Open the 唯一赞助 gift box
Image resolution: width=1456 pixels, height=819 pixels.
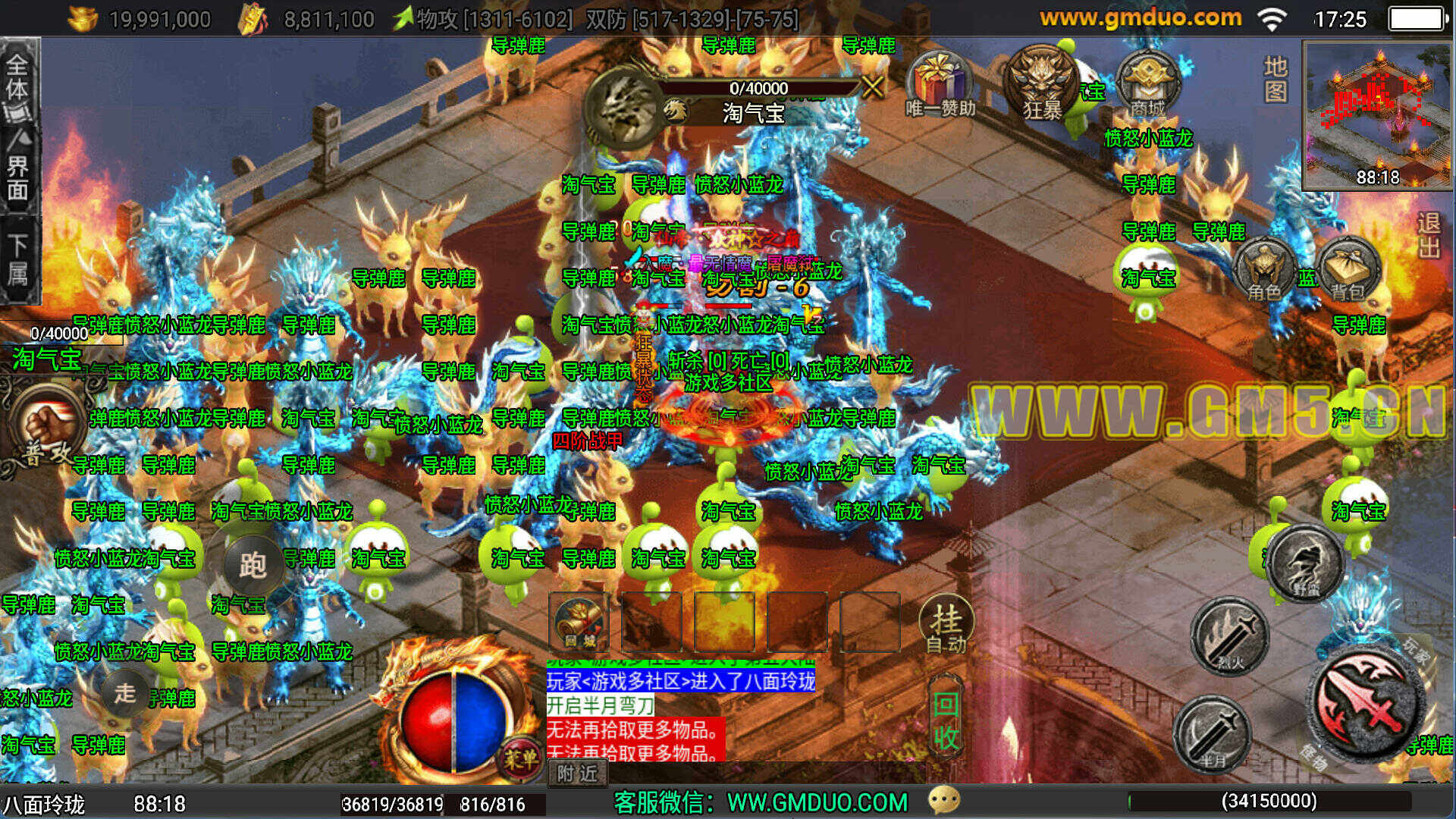click(x=940, y=83)
